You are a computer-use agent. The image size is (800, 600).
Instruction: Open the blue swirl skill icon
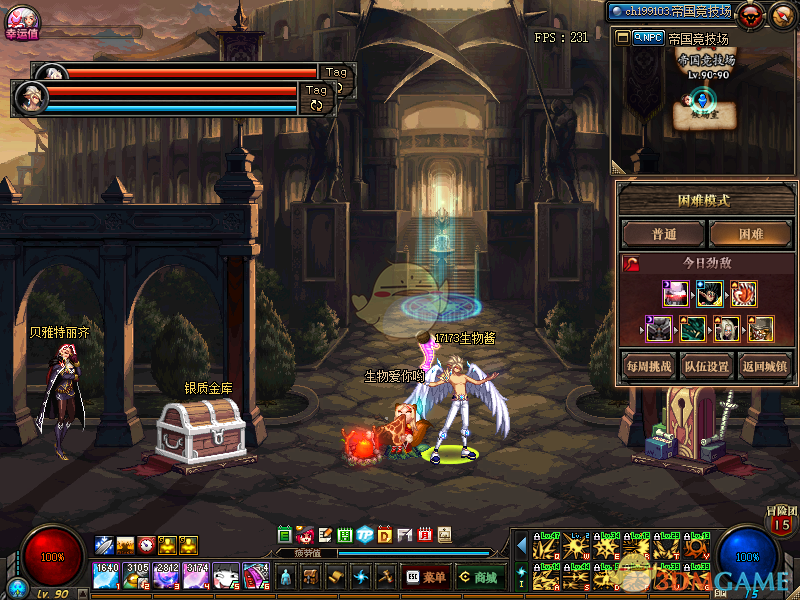(x=361, y=577)
